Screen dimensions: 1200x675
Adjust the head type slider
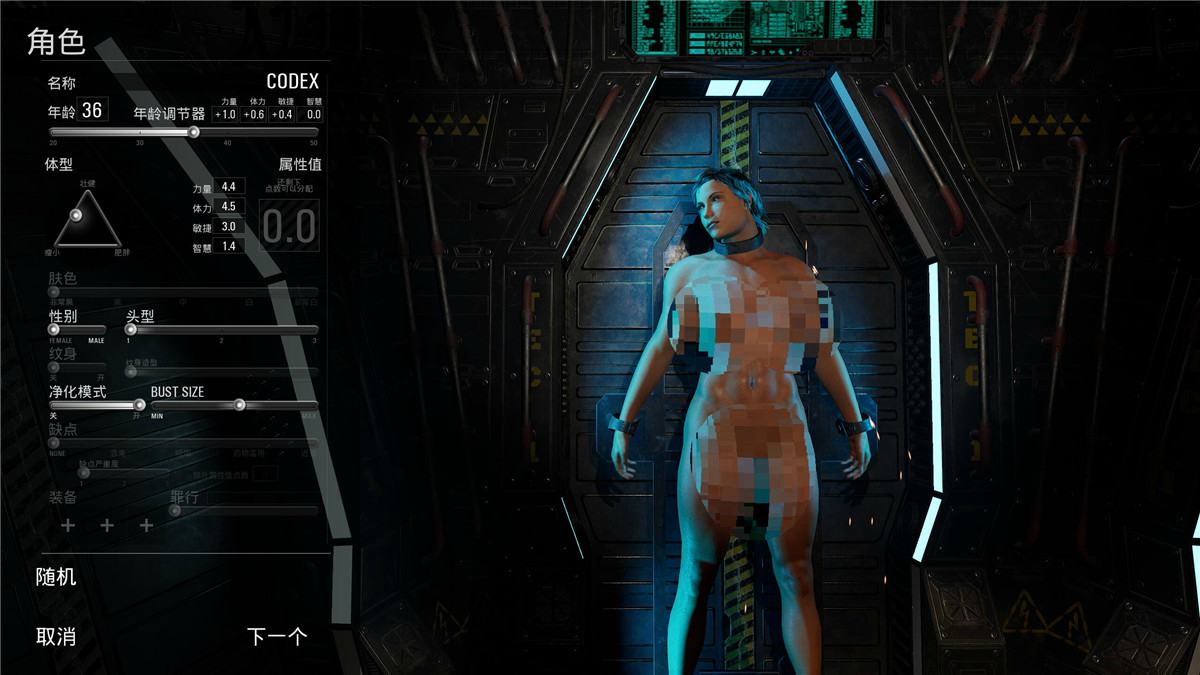click(131, 329)
